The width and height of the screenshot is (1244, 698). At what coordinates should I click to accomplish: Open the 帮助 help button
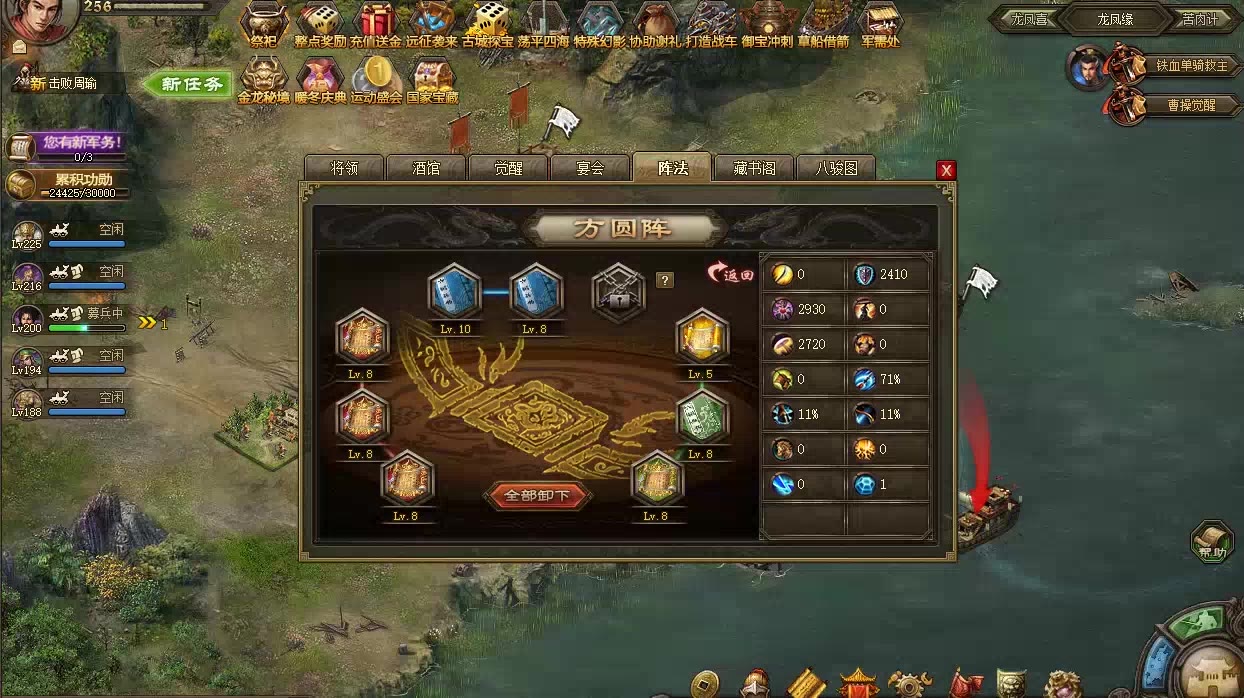coord(1212,541)
